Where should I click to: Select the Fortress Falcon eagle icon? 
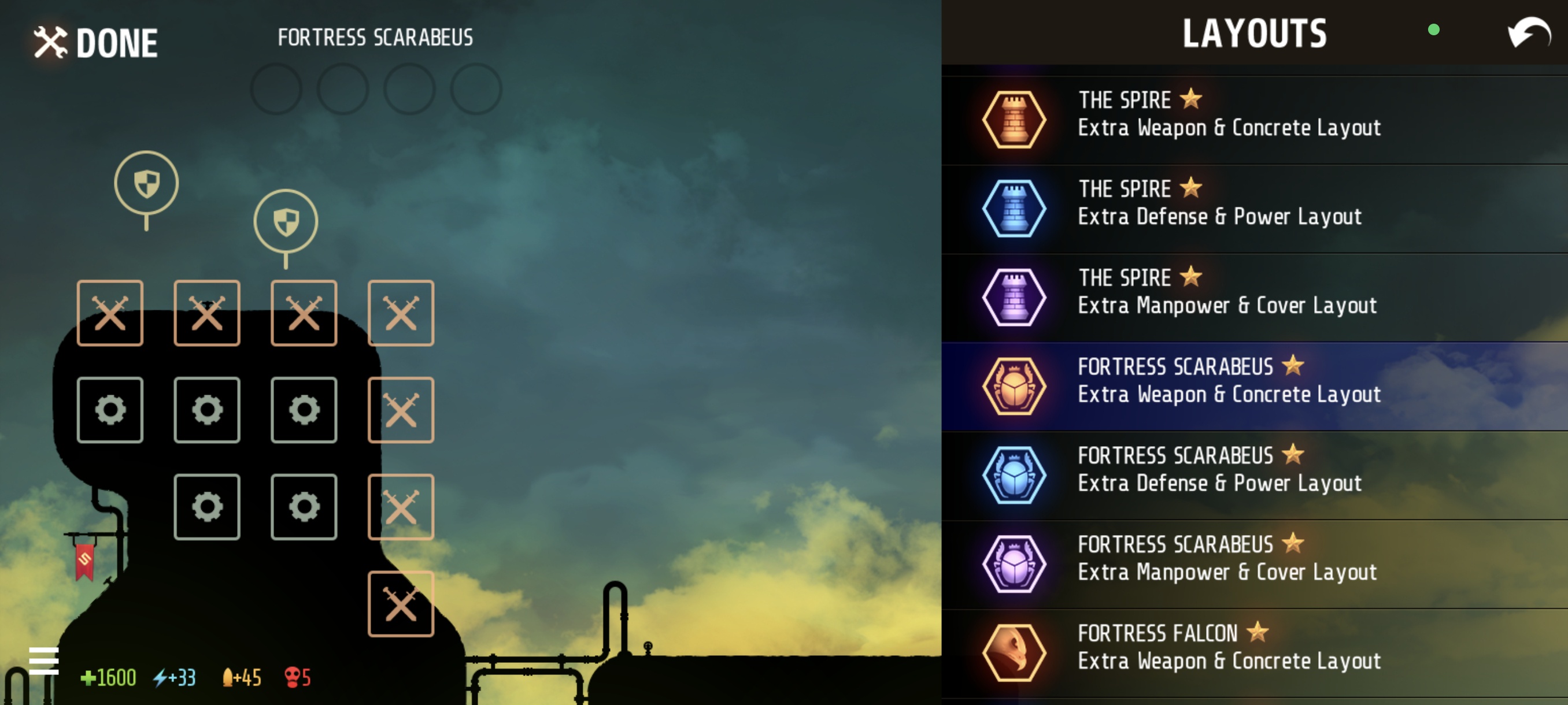coord(1014,652)
